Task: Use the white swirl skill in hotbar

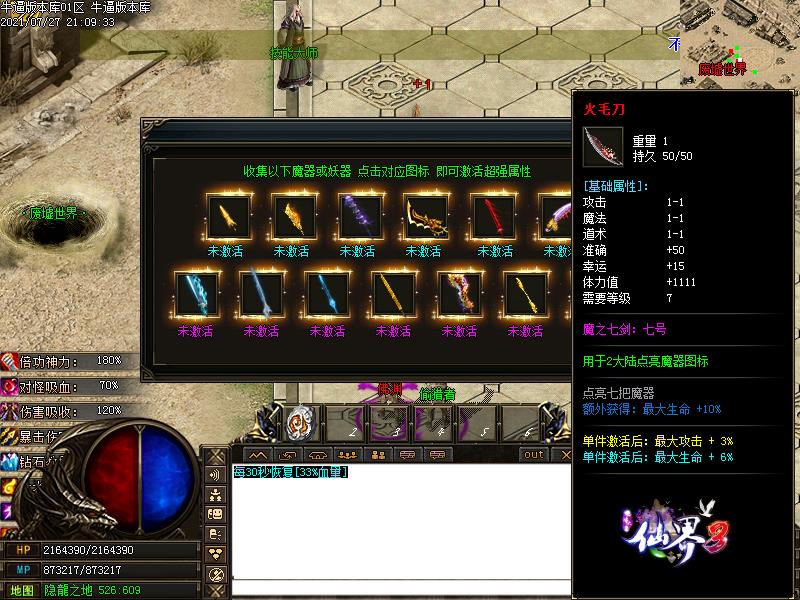Action: click(301, 422)
